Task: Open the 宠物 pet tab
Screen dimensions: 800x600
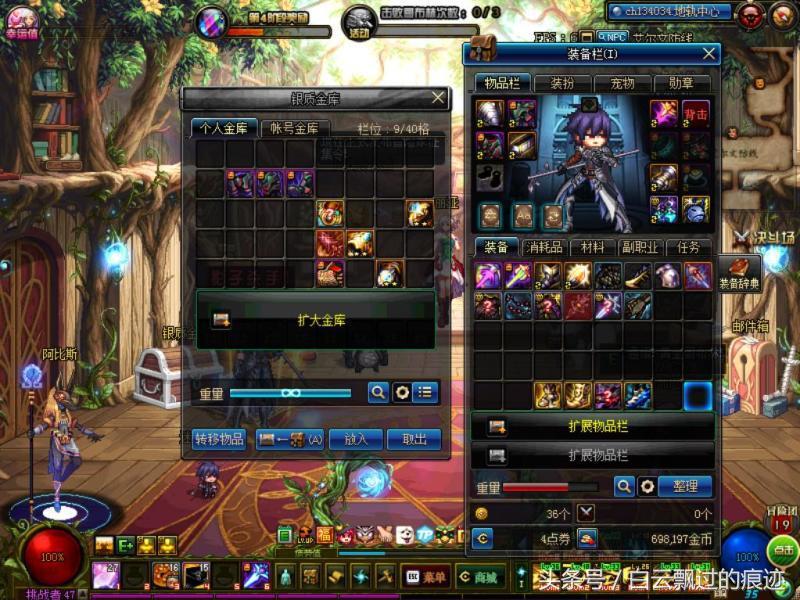Action: [622, 83]
